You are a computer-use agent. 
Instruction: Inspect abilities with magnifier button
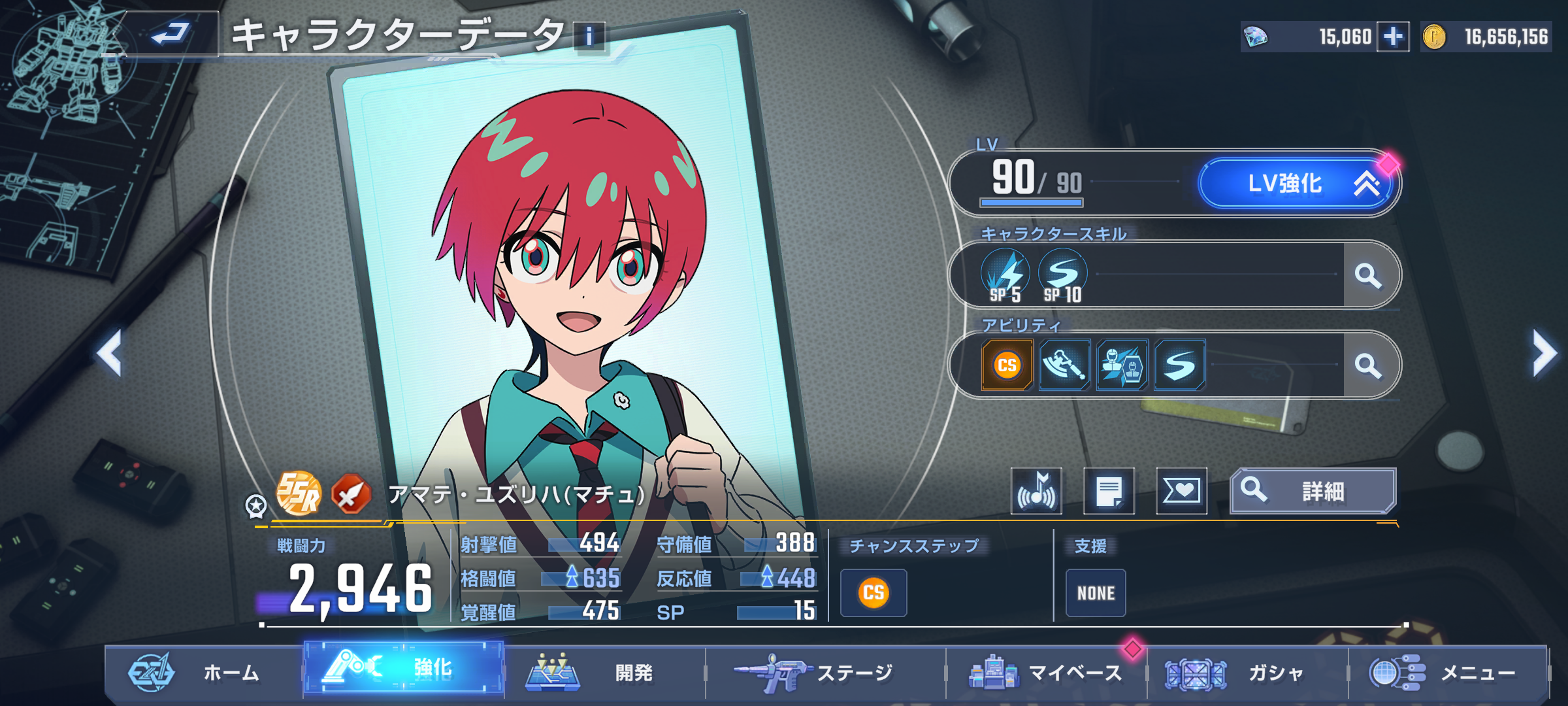(x=1368, y=365)
